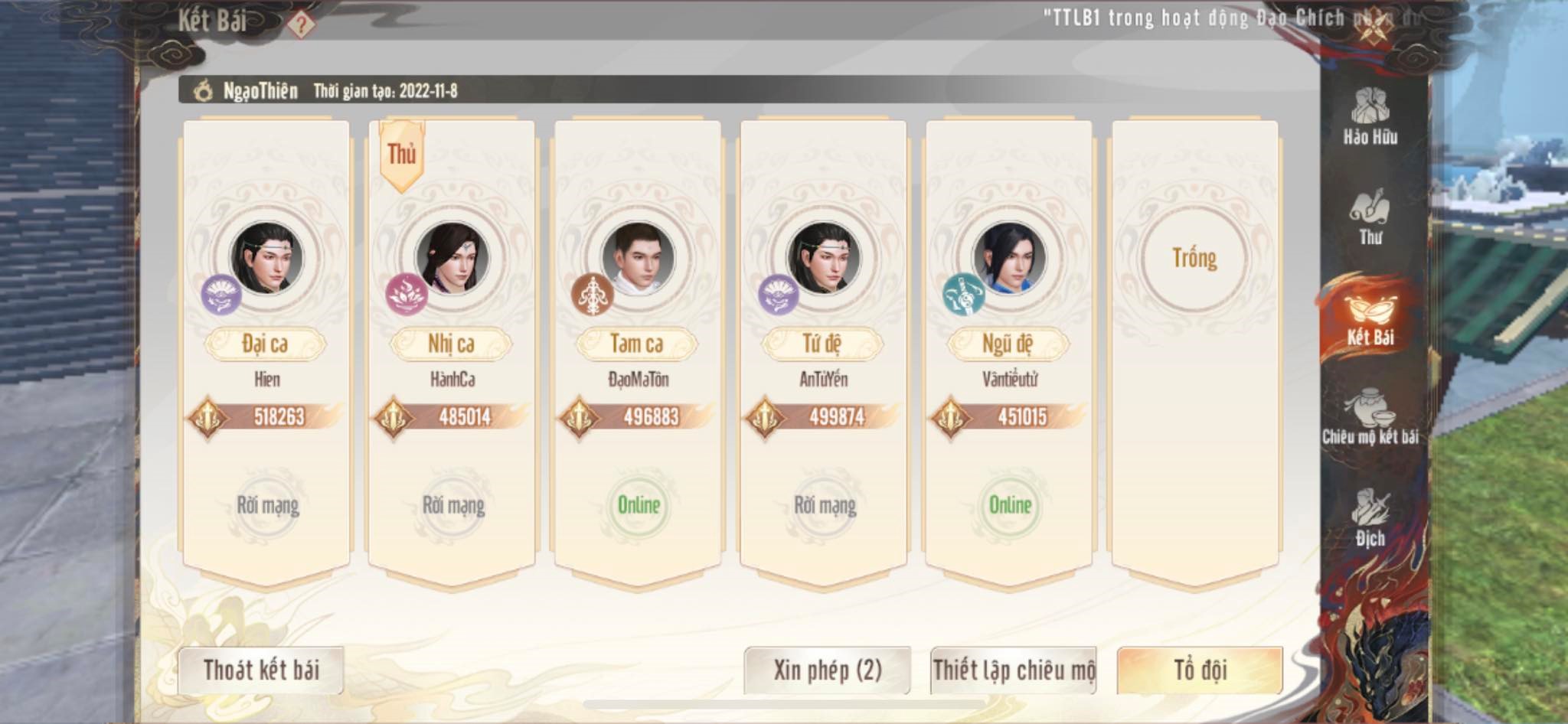Choose Tứ đệ AnTửYến's portrait

[823, 258]
